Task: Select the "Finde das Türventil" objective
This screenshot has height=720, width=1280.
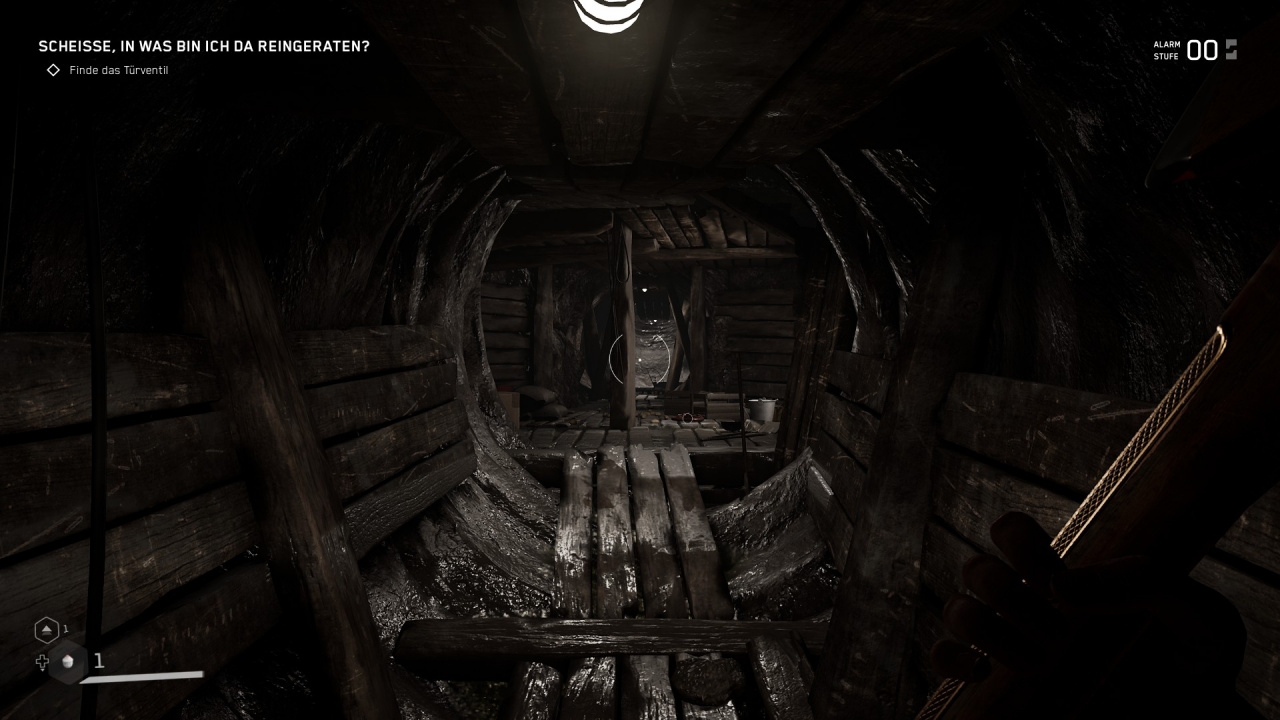Action: click(118, 70)
